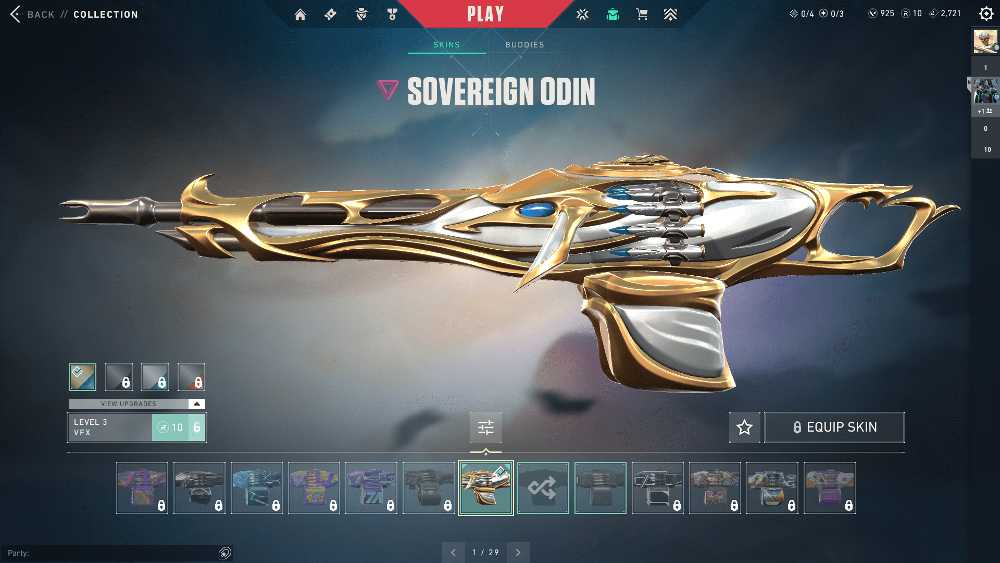1000x563 pixels.
Task: Click the player card avatar in social panel
Action: 985,41
